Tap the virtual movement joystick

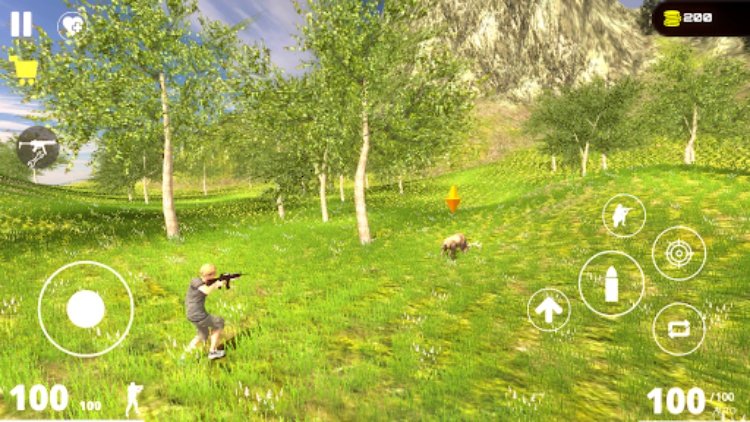coord(86,309)
